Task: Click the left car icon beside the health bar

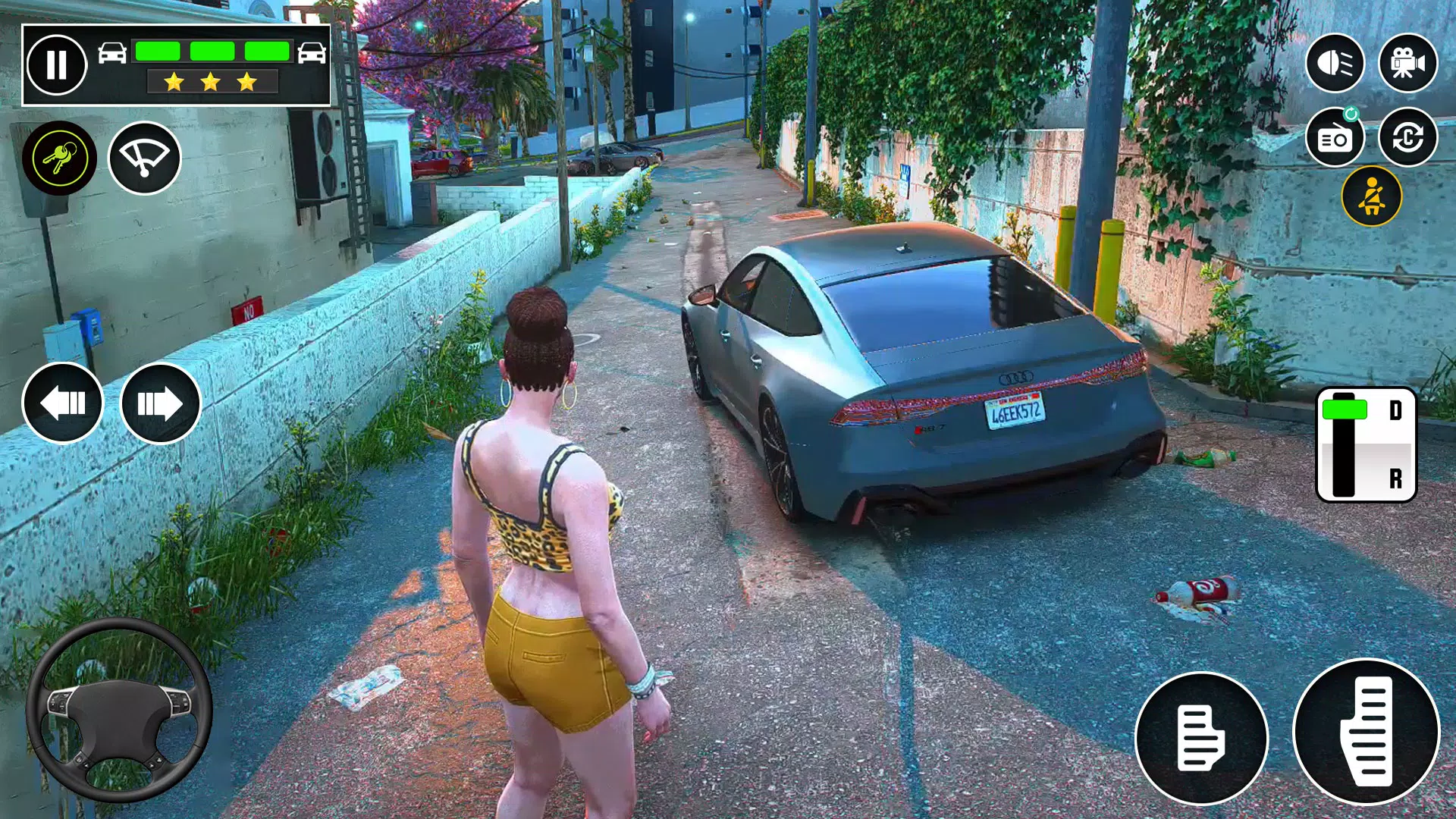Action: (112, 53)
